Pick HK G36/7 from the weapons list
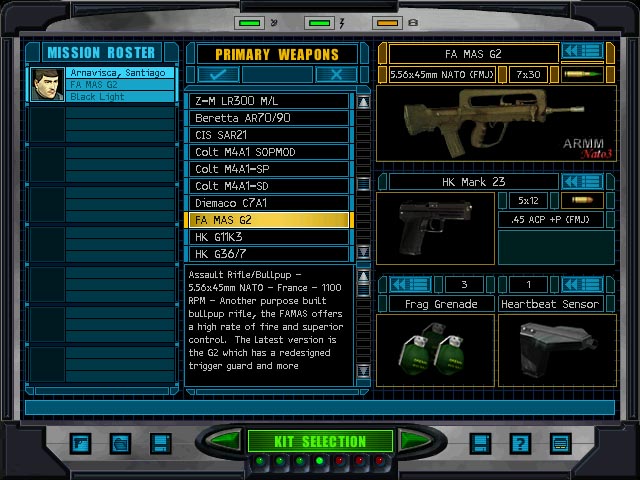 (269, 254)
